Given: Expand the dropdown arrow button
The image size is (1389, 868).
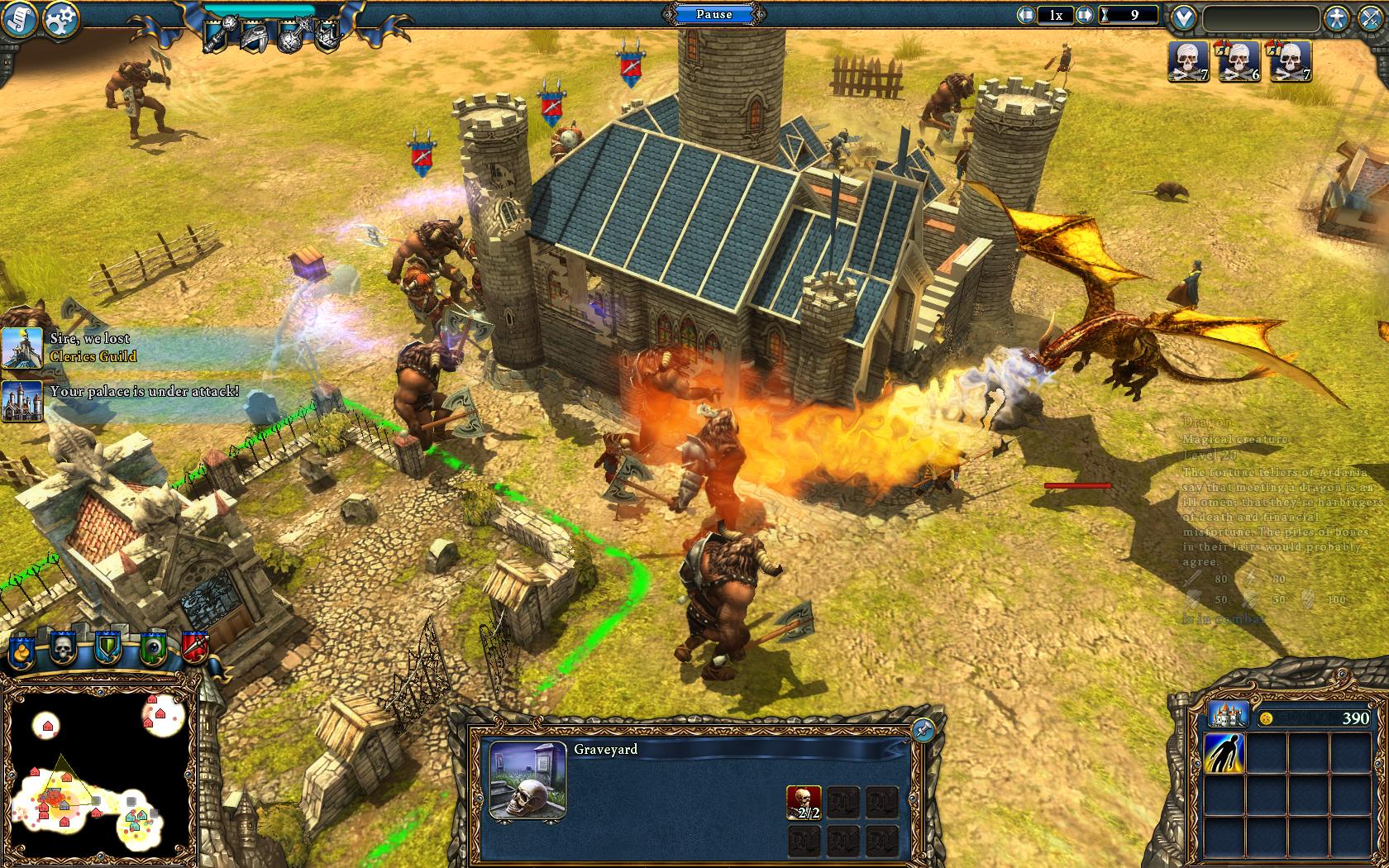Looking at the screenshot, I should point(1184,17).
